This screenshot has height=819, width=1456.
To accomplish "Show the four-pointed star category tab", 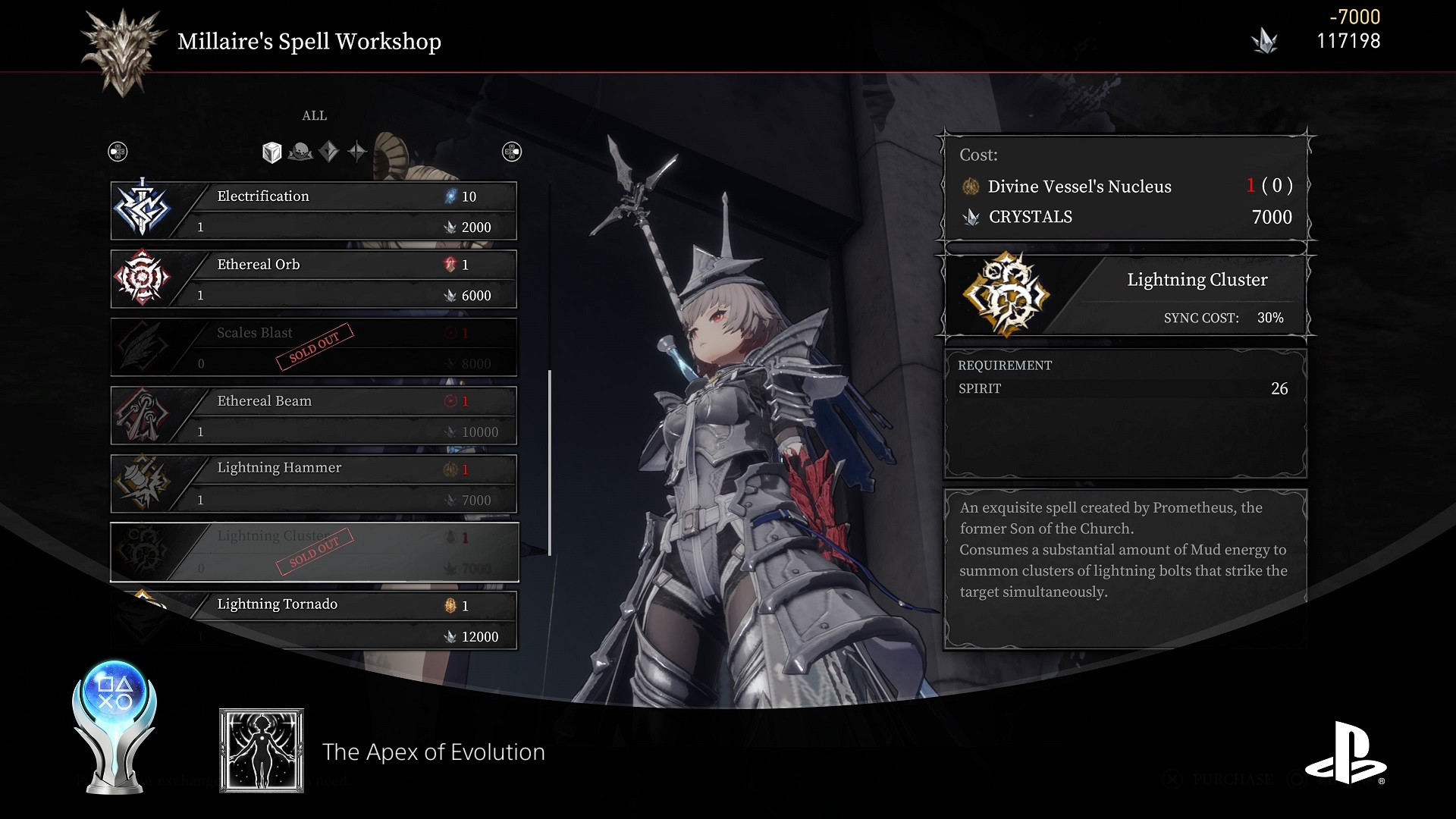I will (x=357, y=152).
